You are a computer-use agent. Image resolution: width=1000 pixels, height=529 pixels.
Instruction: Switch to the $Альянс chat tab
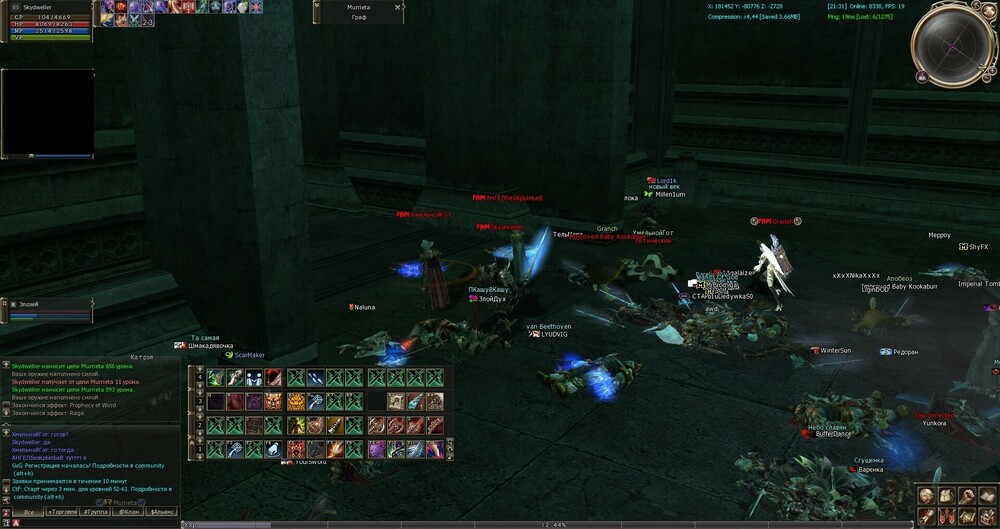point(162,511)
